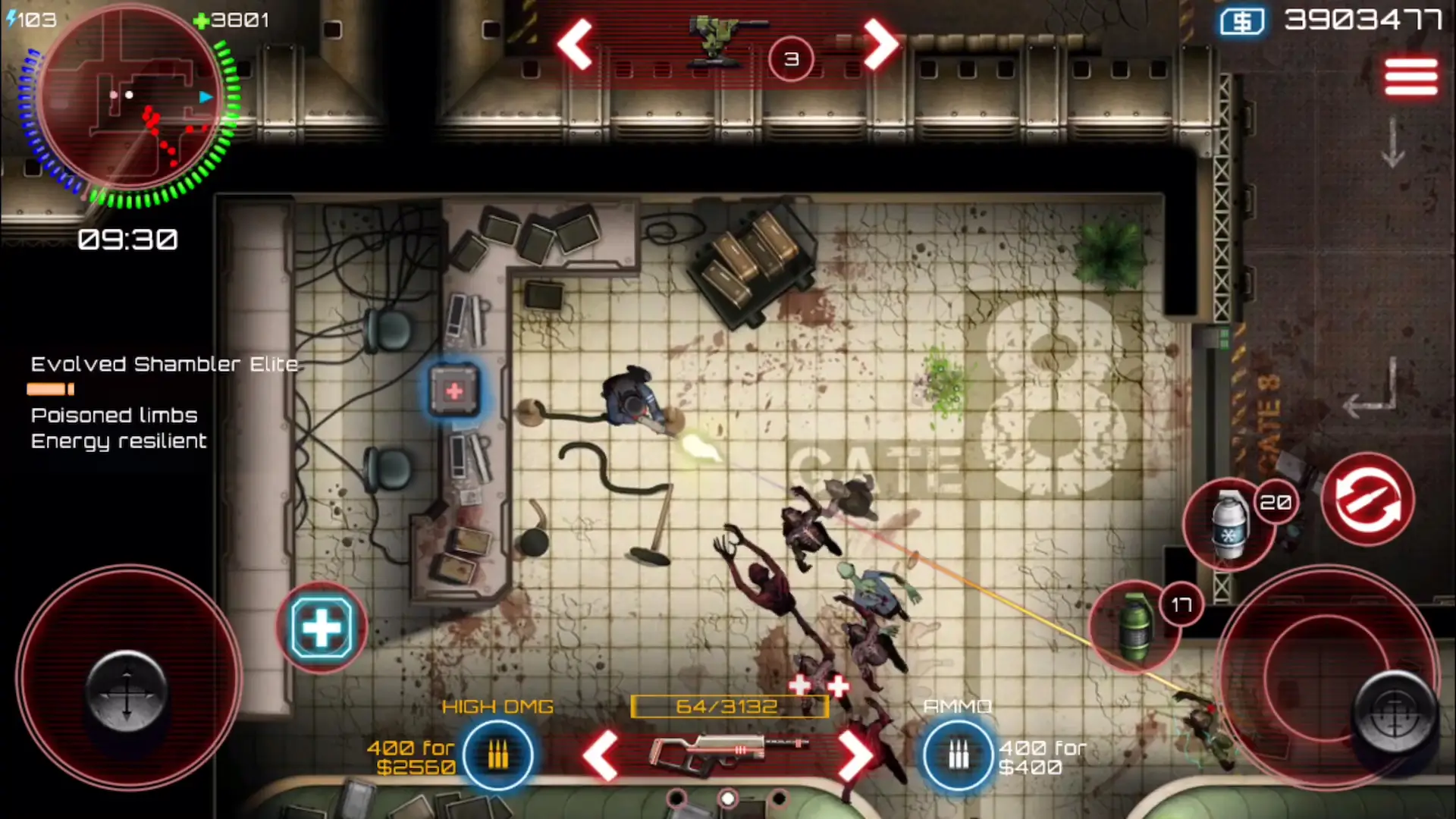Use the medkit button
Image resolution: width=1456 pixels, height=819 pixels.
pyautogui.click(x=322, y=626)
